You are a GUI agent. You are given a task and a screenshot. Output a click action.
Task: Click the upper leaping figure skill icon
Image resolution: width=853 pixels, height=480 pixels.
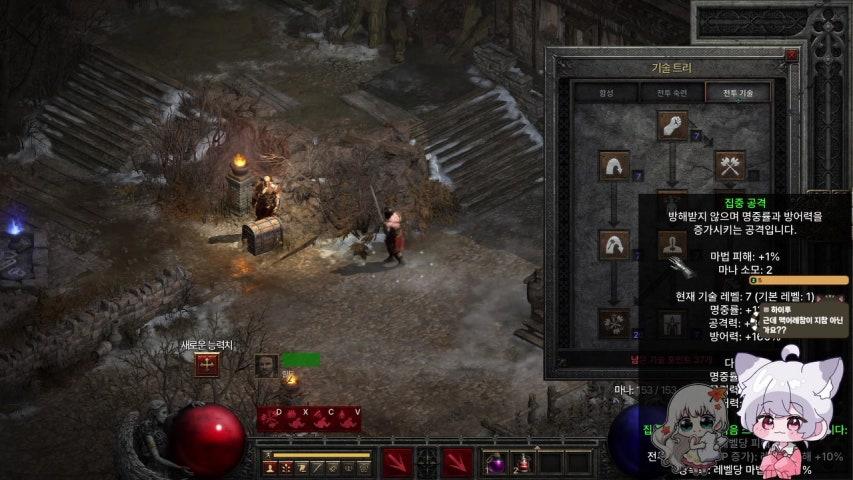pyautogui.click(x=613, y=166)
